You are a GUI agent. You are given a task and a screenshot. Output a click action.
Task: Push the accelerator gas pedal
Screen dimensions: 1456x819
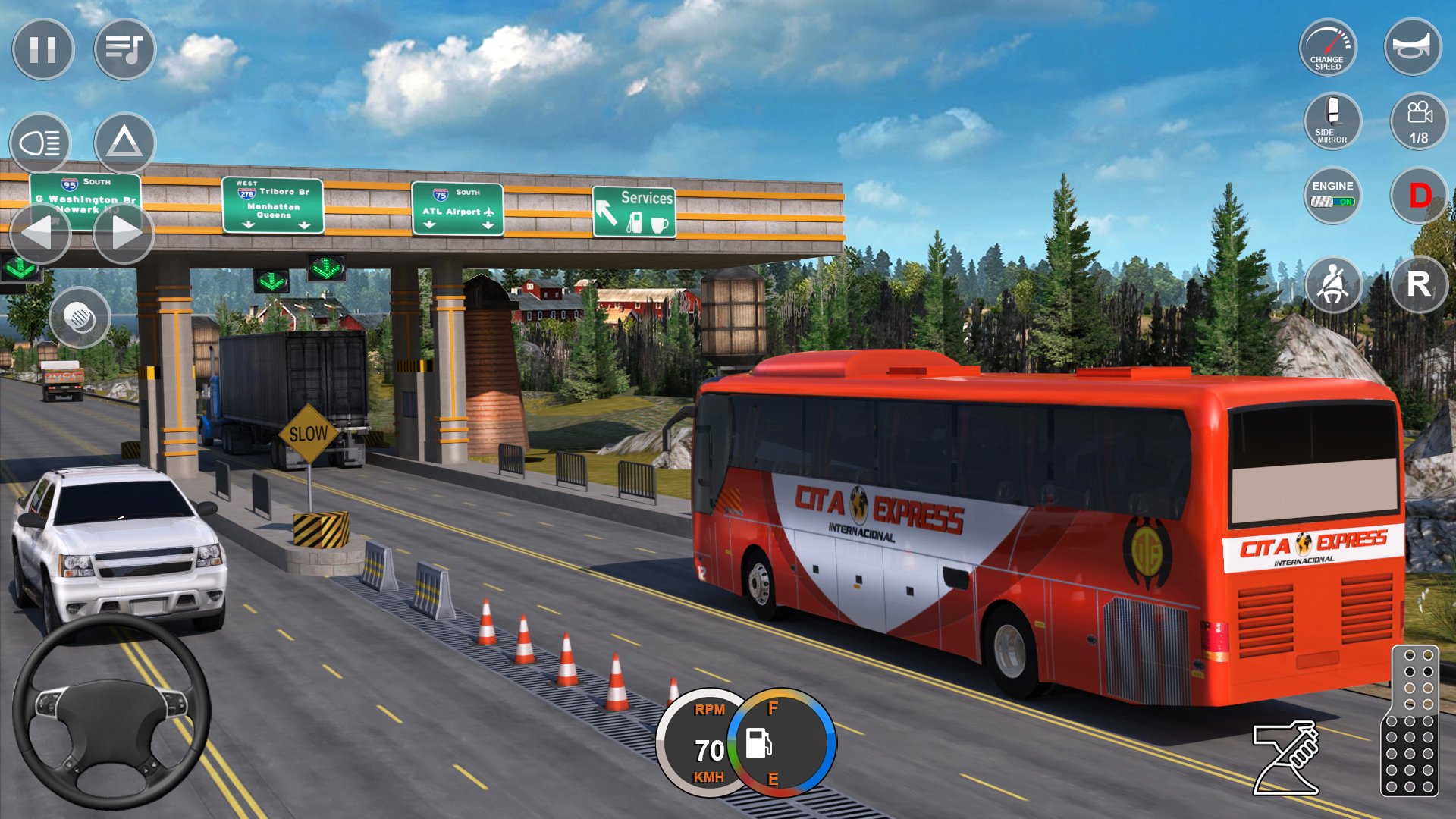(x=1410, y=722)
